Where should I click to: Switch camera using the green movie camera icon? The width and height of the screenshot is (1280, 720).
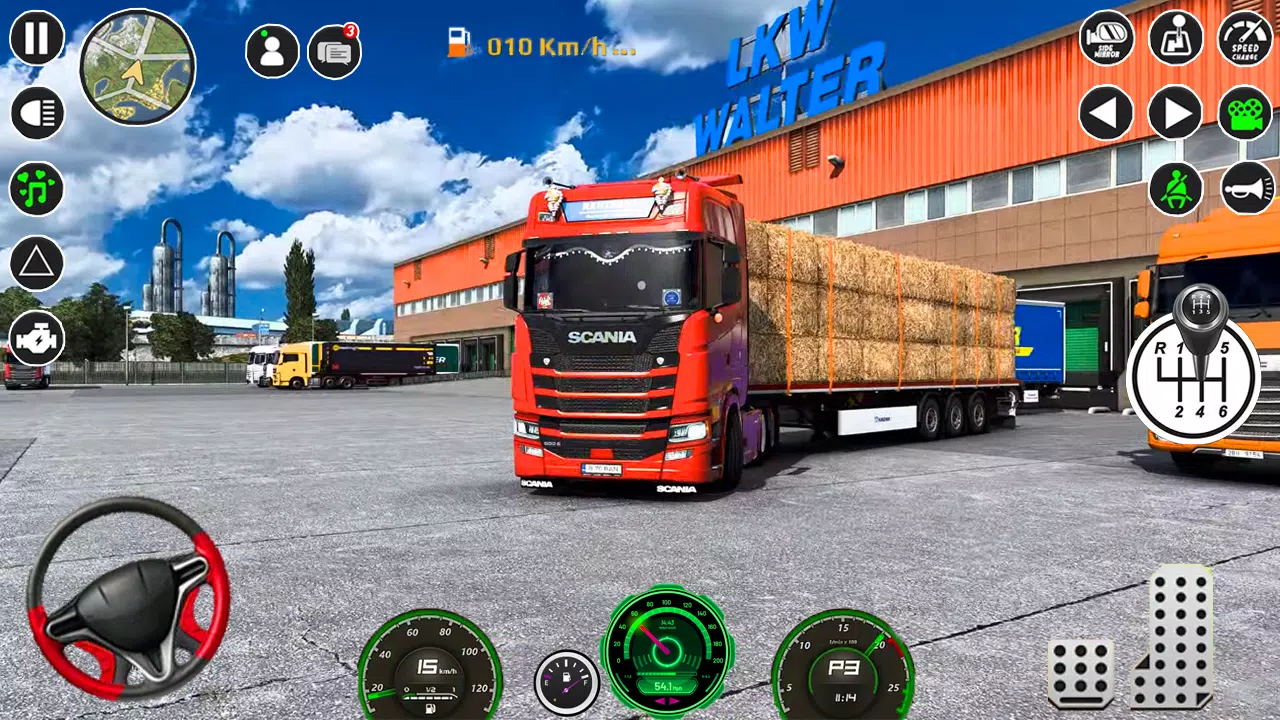(1243, 113)
